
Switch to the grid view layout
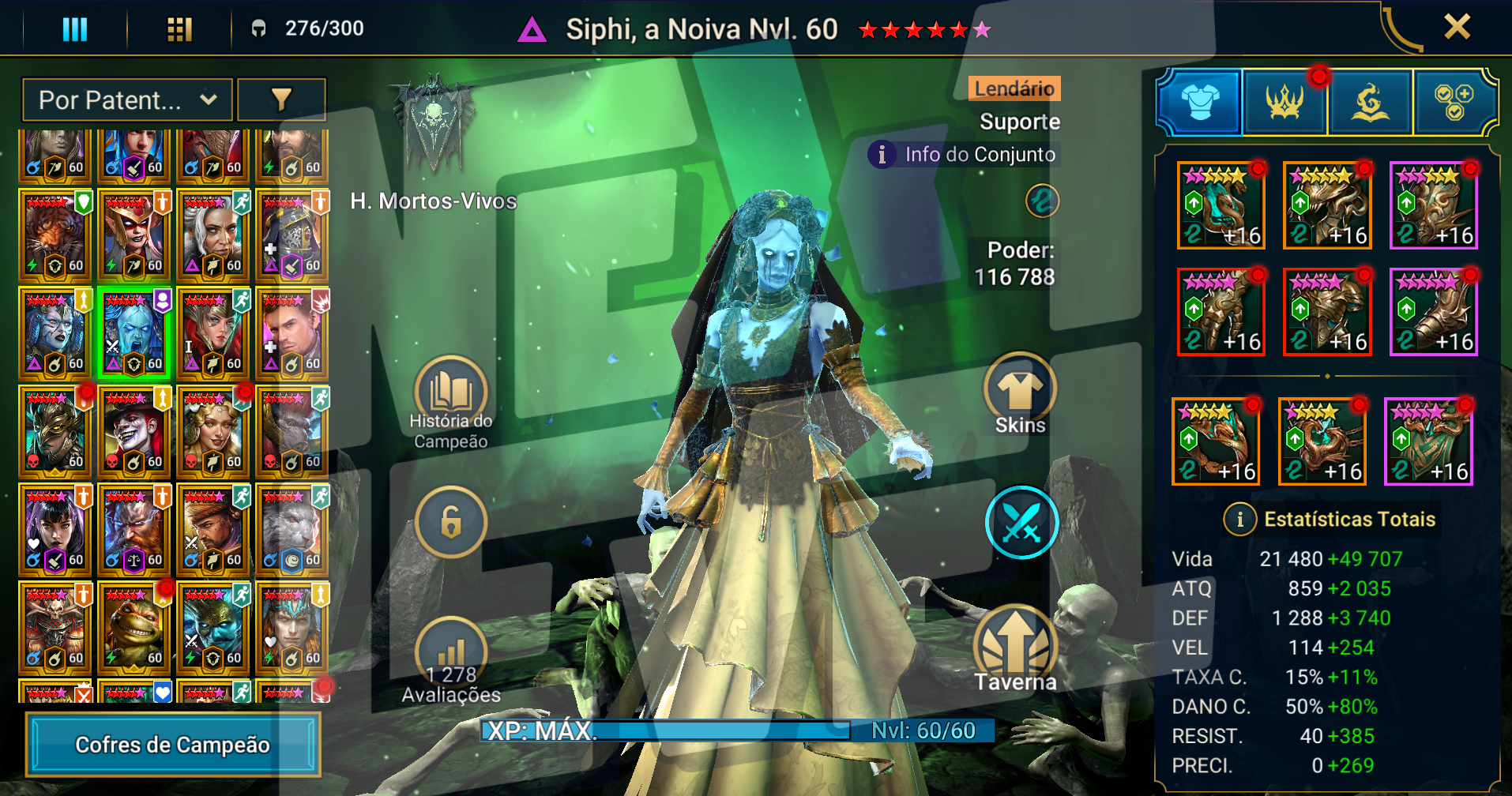[179, 29]
